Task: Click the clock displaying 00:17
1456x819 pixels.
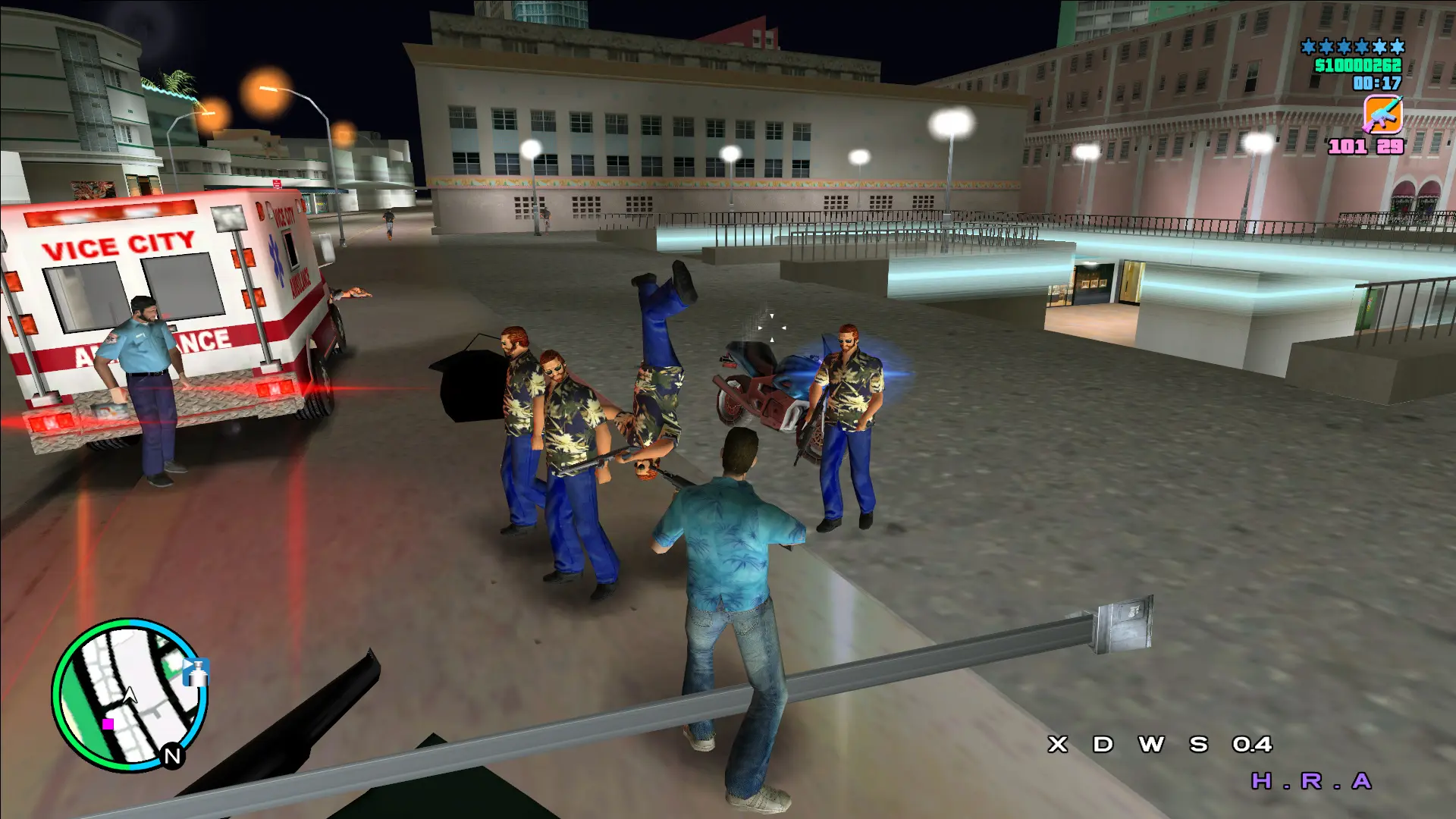Action: coord(1376,83)
